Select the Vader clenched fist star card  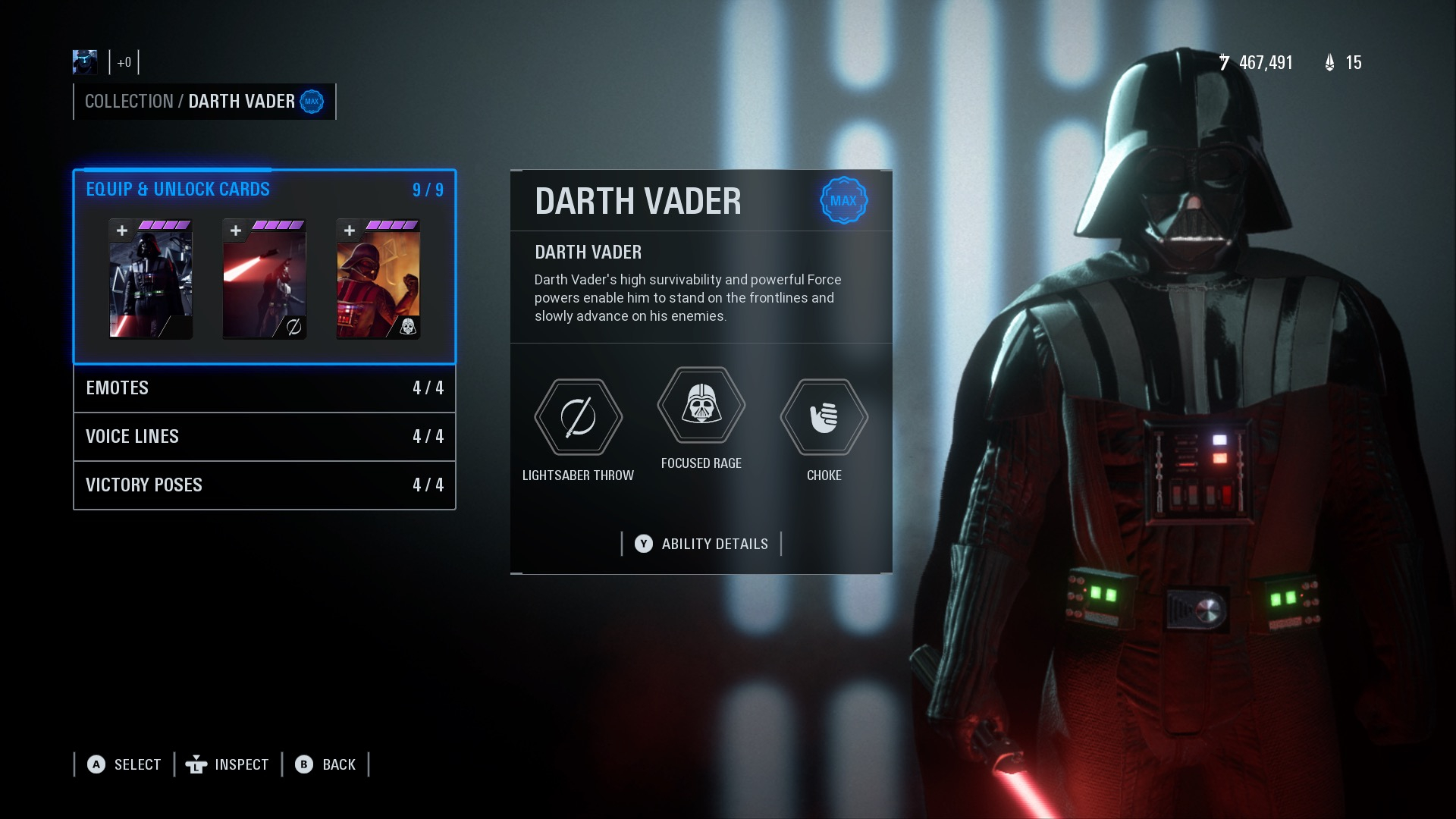[x=378, y=279]
